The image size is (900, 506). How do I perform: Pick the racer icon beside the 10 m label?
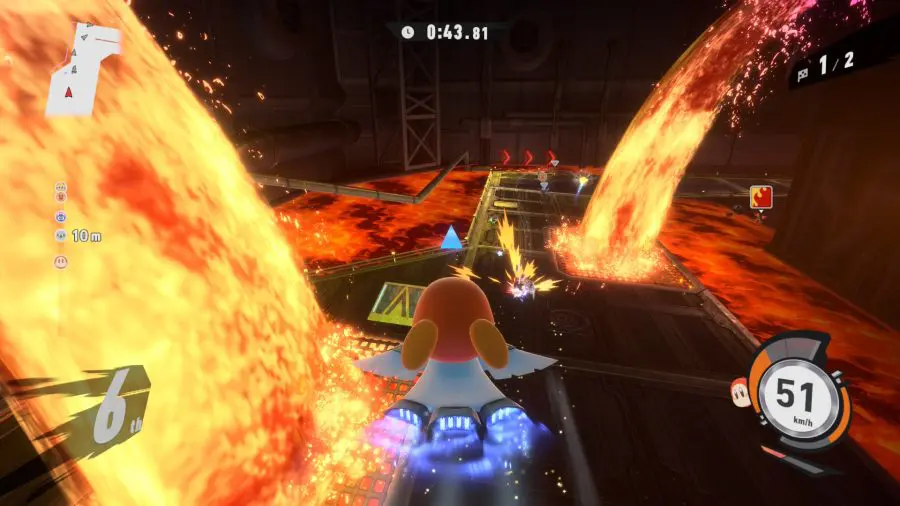(x=61, y=236)
